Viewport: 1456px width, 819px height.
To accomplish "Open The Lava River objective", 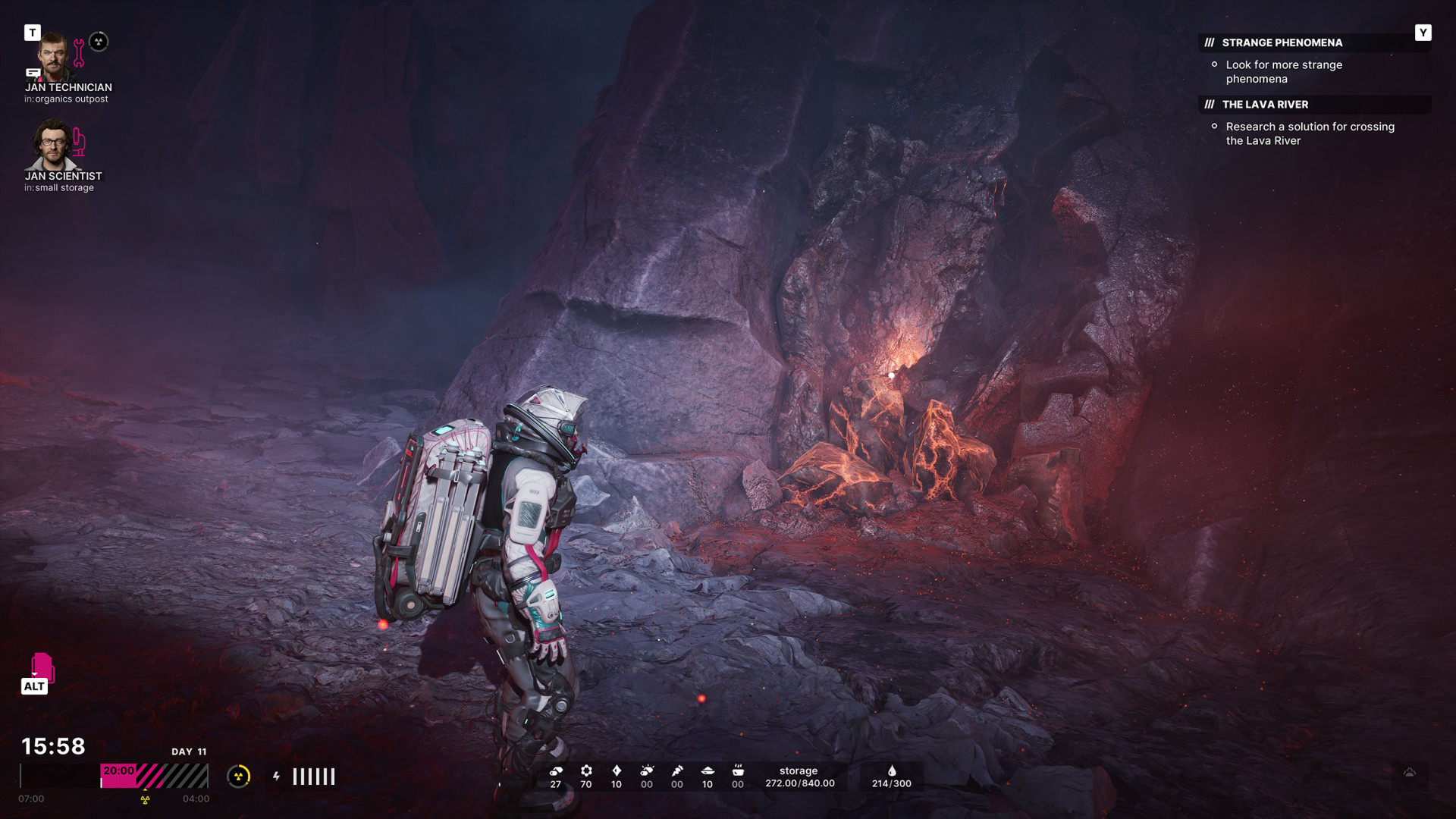I will click(x=1265, y=105).
